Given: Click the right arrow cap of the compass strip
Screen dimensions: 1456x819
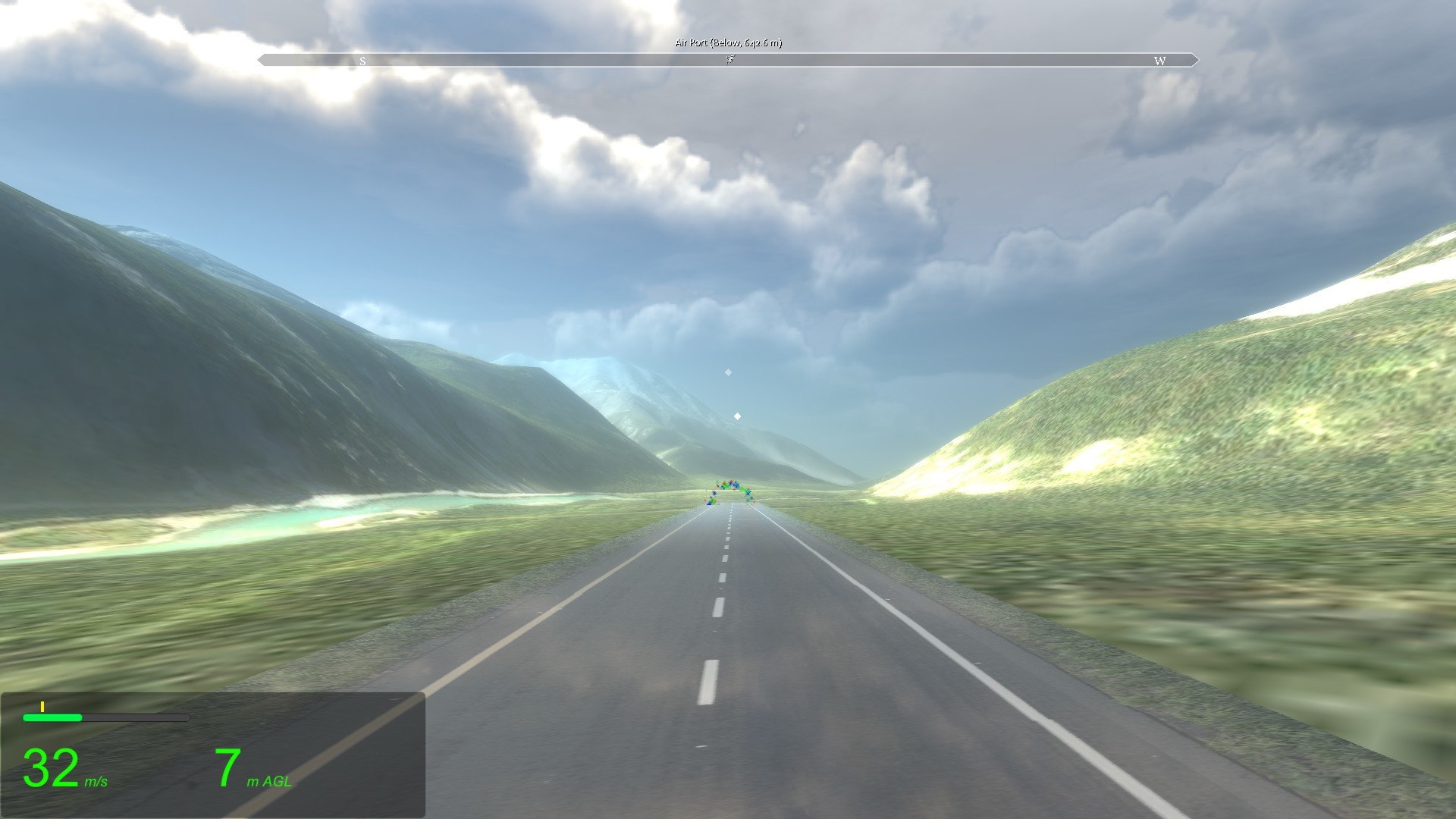Looking at the screenshot, I should 1194,58.
